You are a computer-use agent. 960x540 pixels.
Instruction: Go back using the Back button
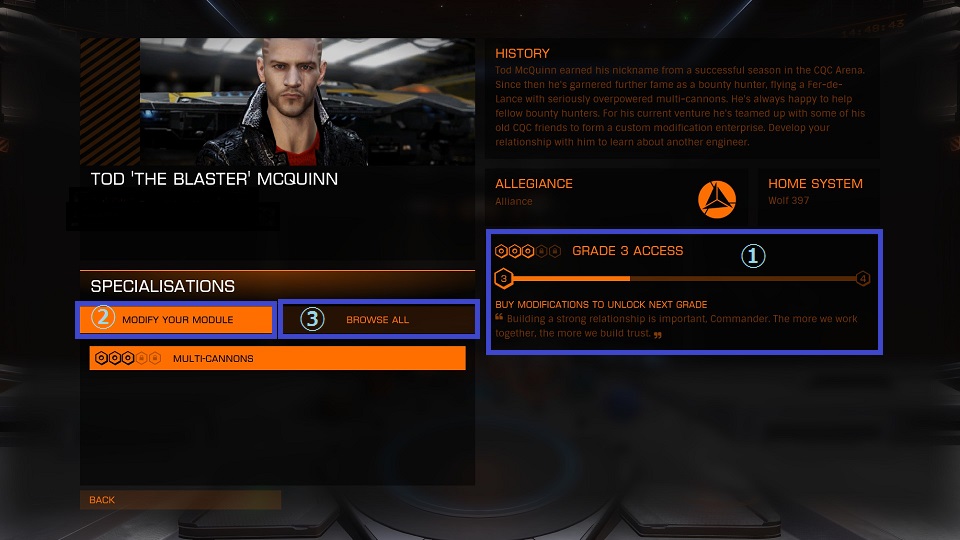(180, 500)
